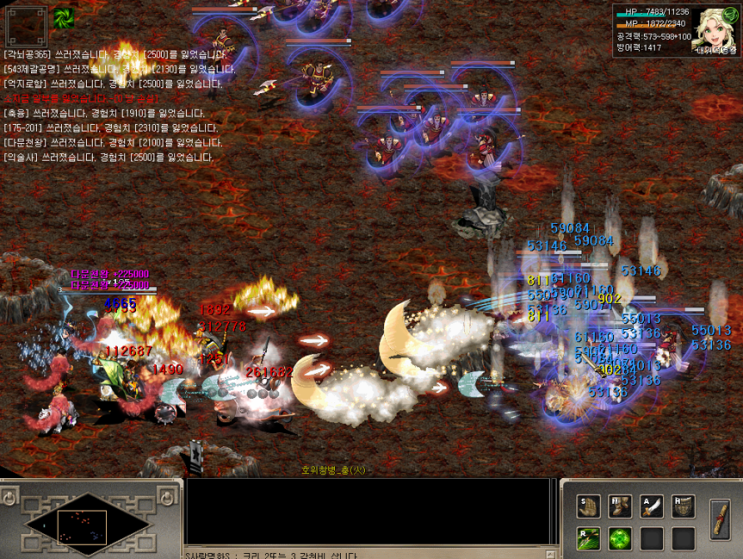This screenshot has width=743, height=559.
Task: Click the black chat message box
Action: (x=368, y=511)
